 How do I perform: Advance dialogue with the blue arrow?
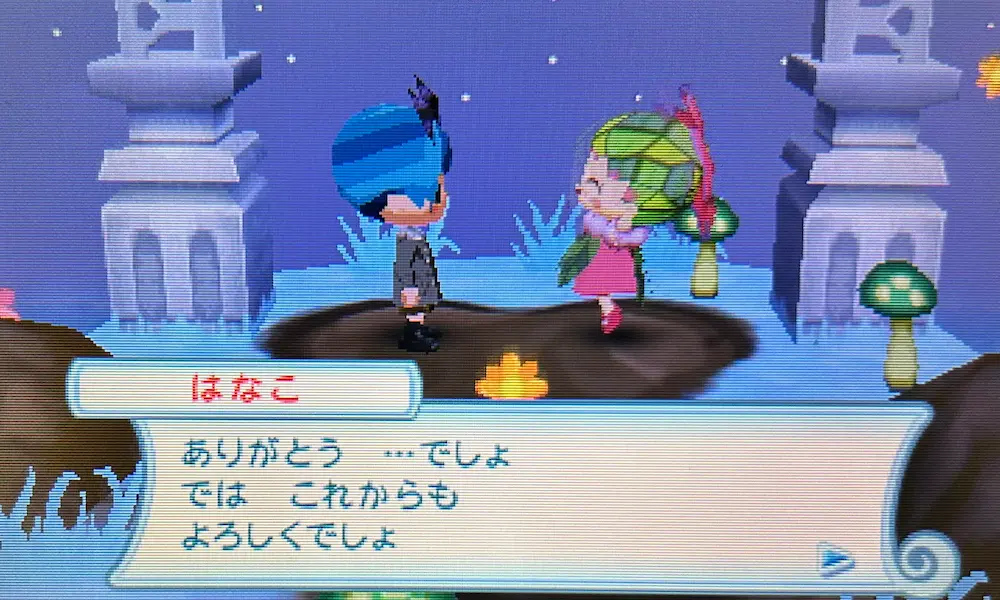coord(835,559)
